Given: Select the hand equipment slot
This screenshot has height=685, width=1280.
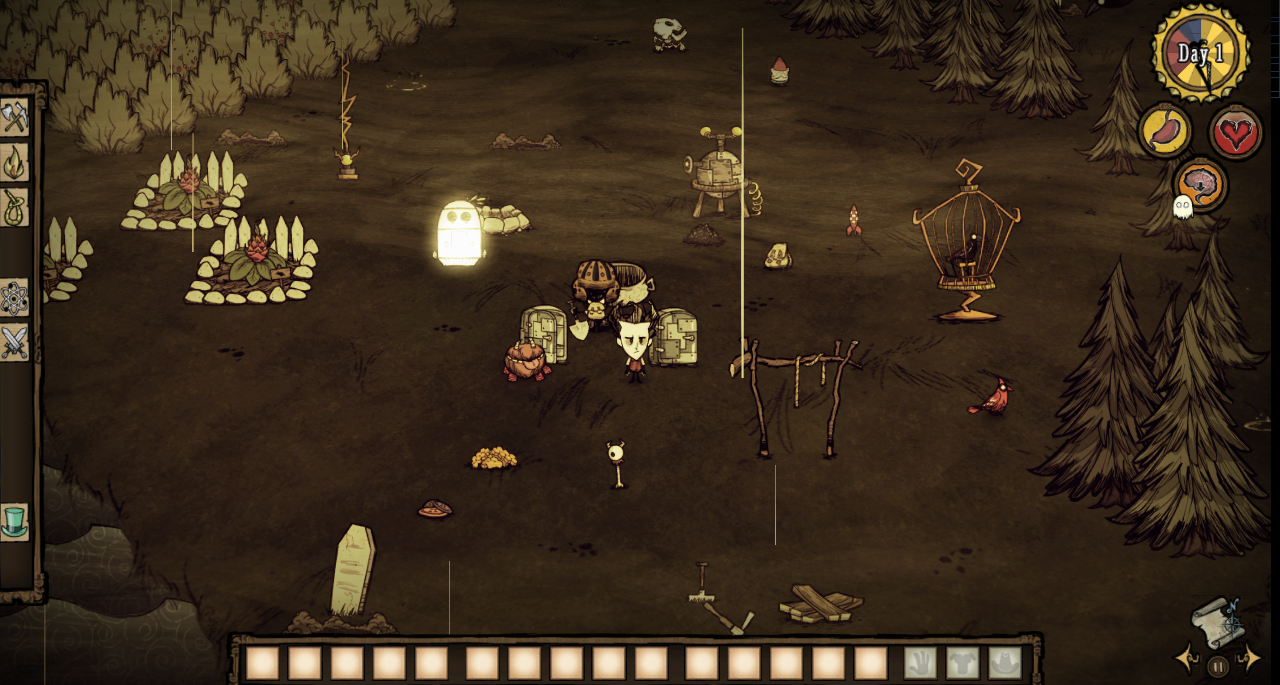Looking at the screenshot, I should (921, 662).
